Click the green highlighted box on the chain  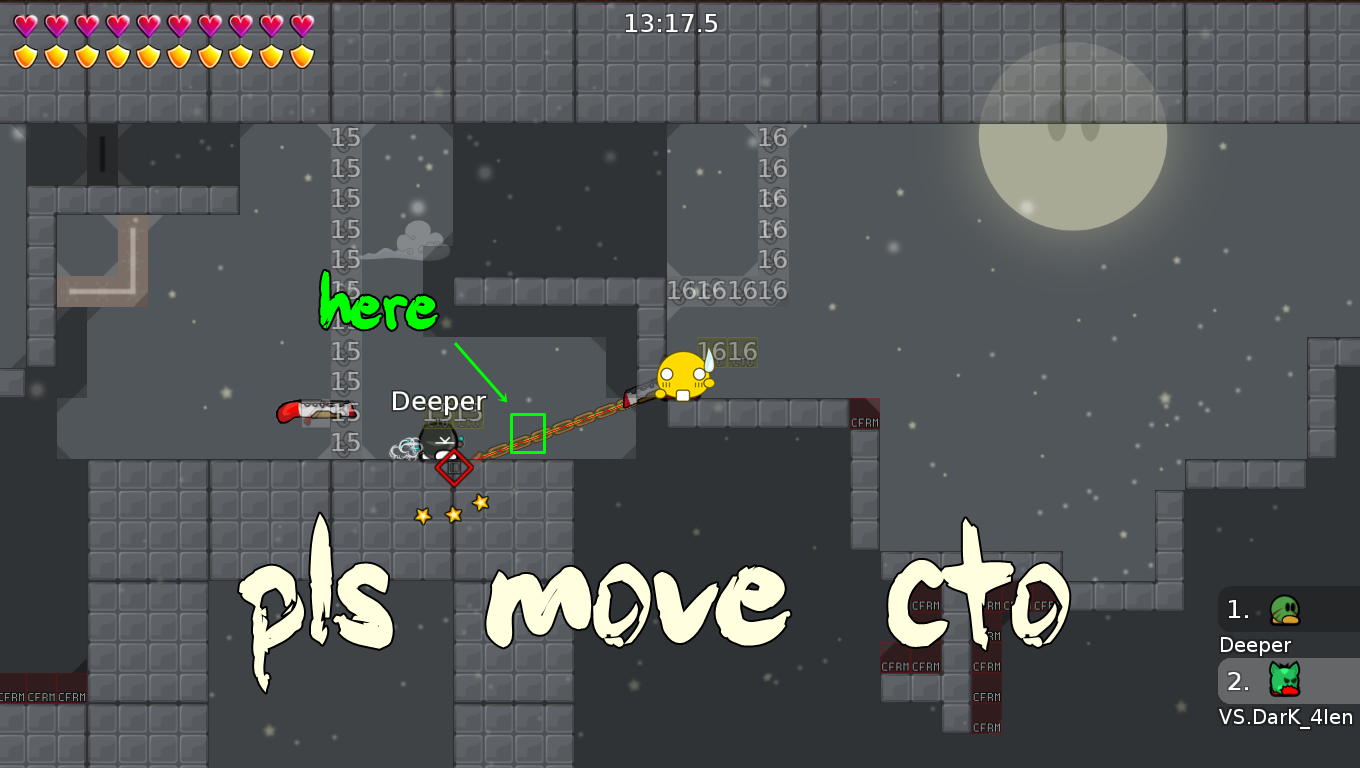(x=528, y=432)
